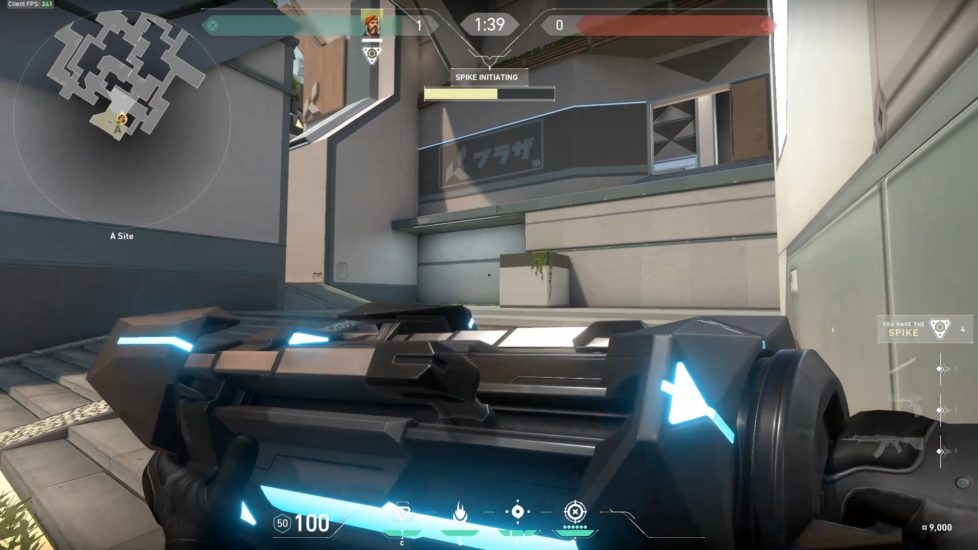Choose the Sky Smoke ability icon
The image size is (978, 550).
(517, 512)
